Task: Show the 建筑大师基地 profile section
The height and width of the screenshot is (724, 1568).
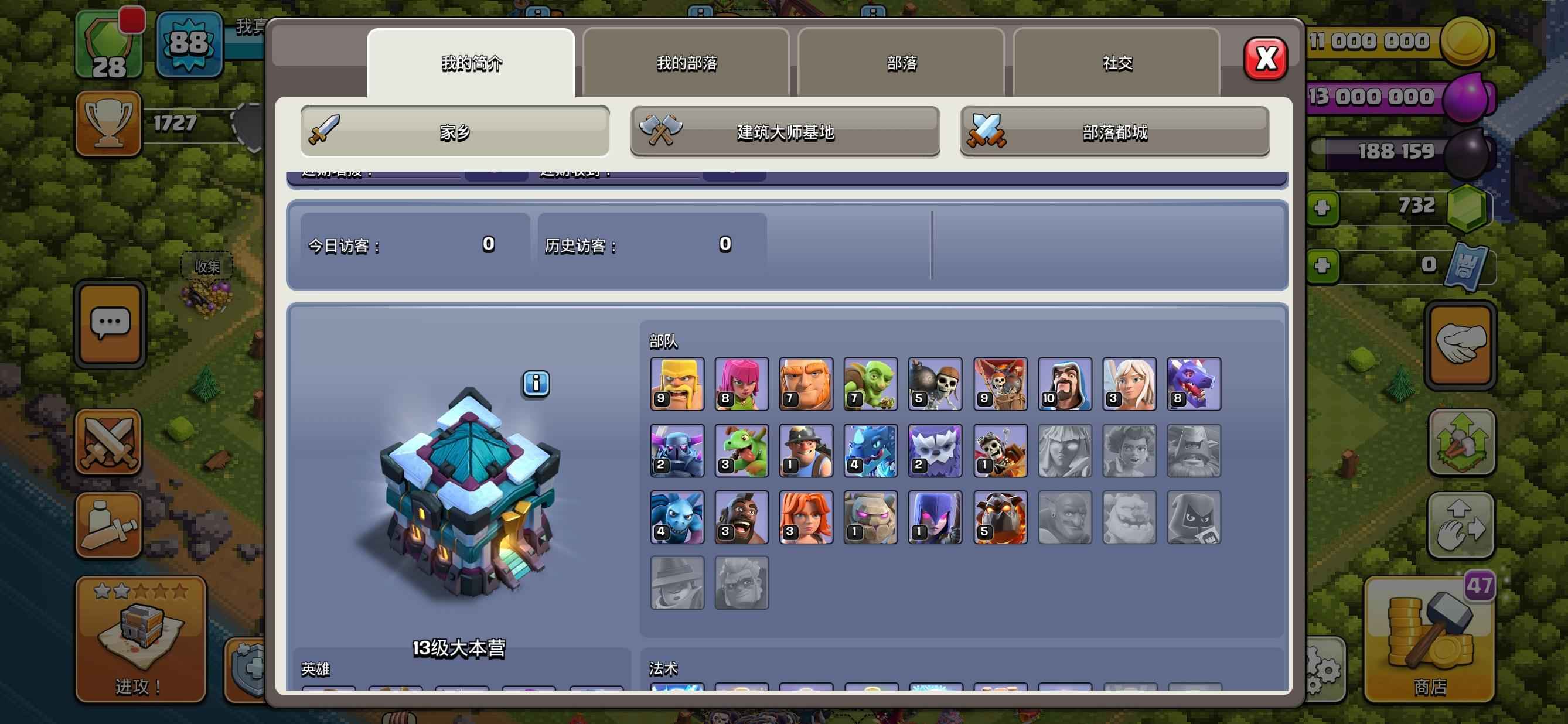Action: pos(785,131)
